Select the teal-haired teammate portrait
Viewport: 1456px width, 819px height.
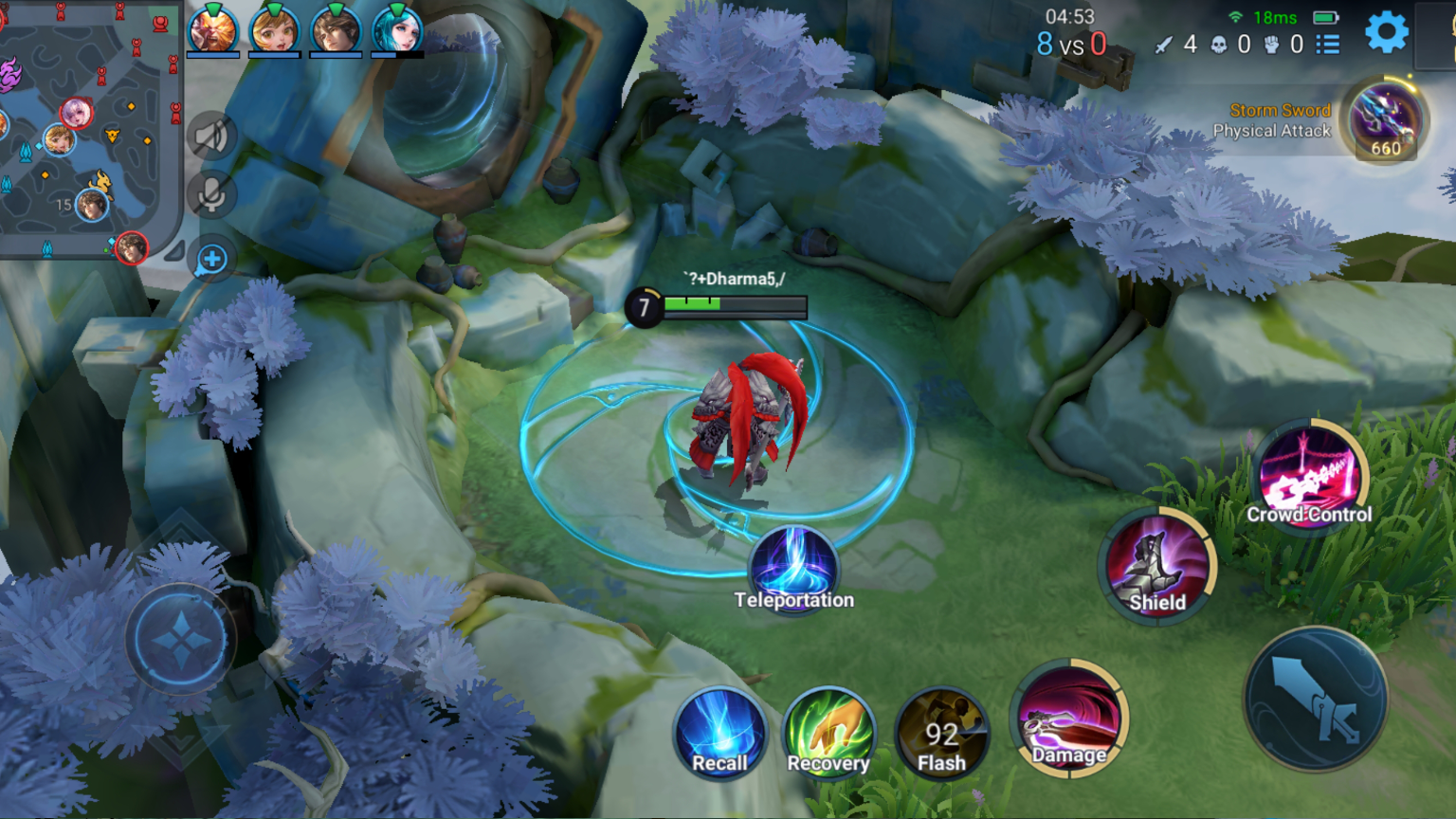[397, 30]
